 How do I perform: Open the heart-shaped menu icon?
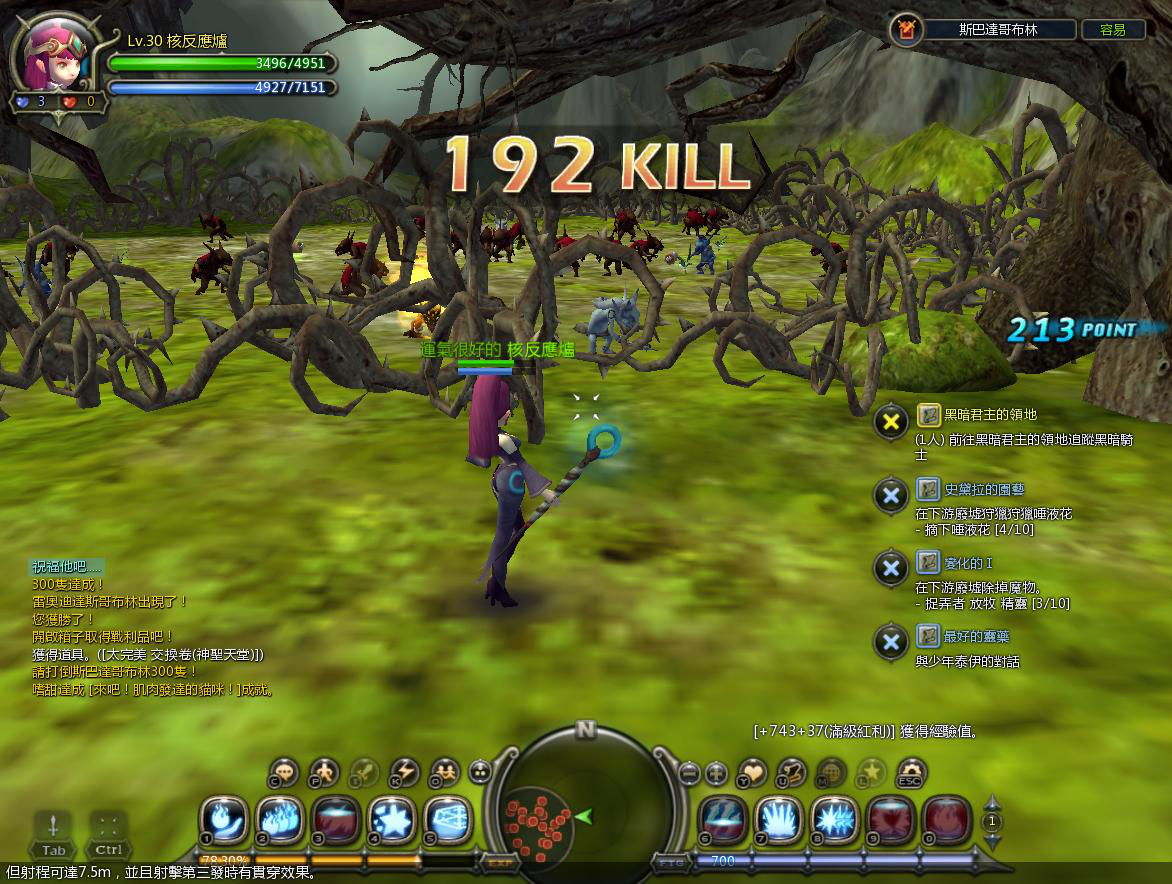click(x=751, y=772)
